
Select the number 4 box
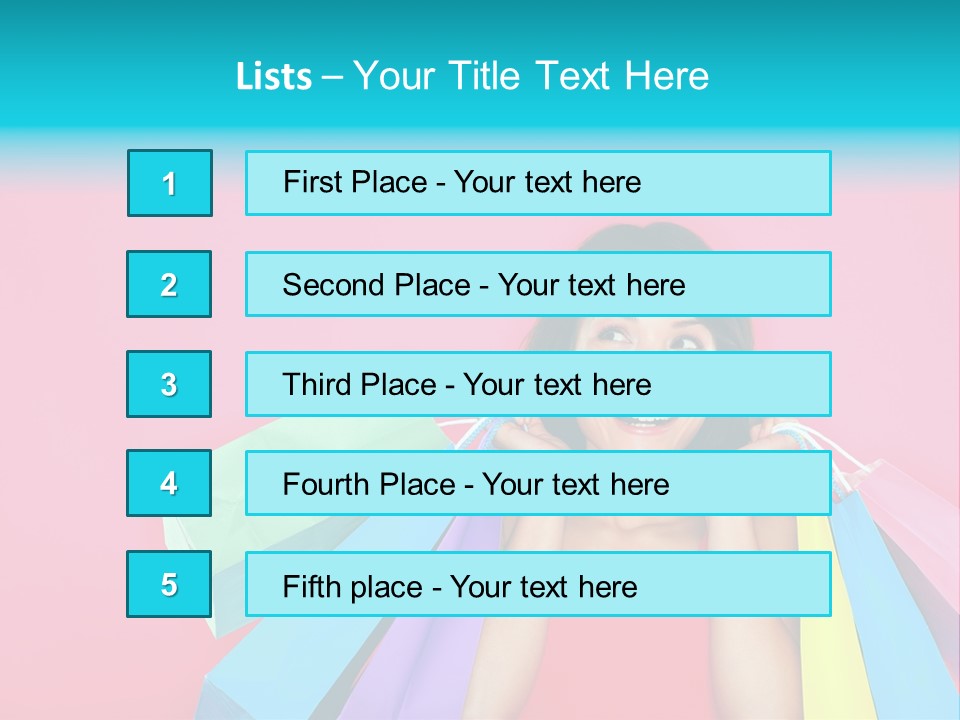point(170,483)
